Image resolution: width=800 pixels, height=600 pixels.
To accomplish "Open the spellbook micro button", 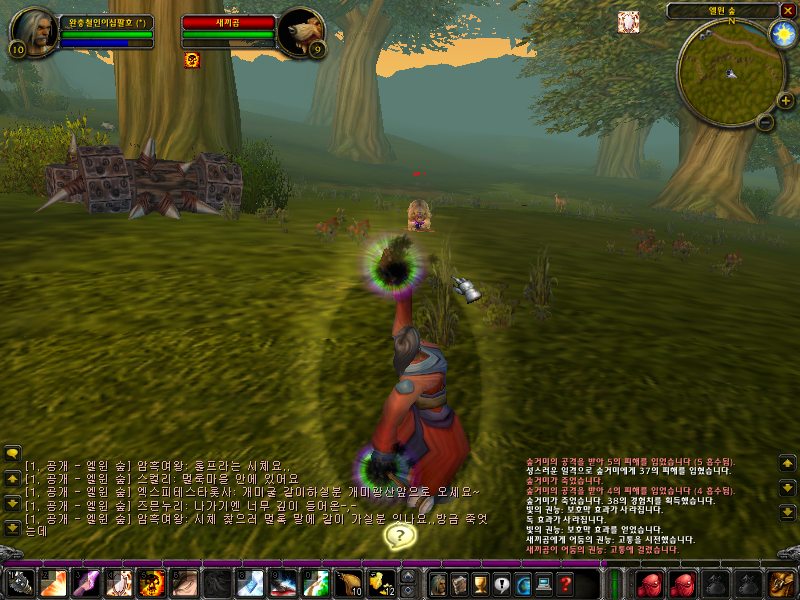I will coord(460,583).
